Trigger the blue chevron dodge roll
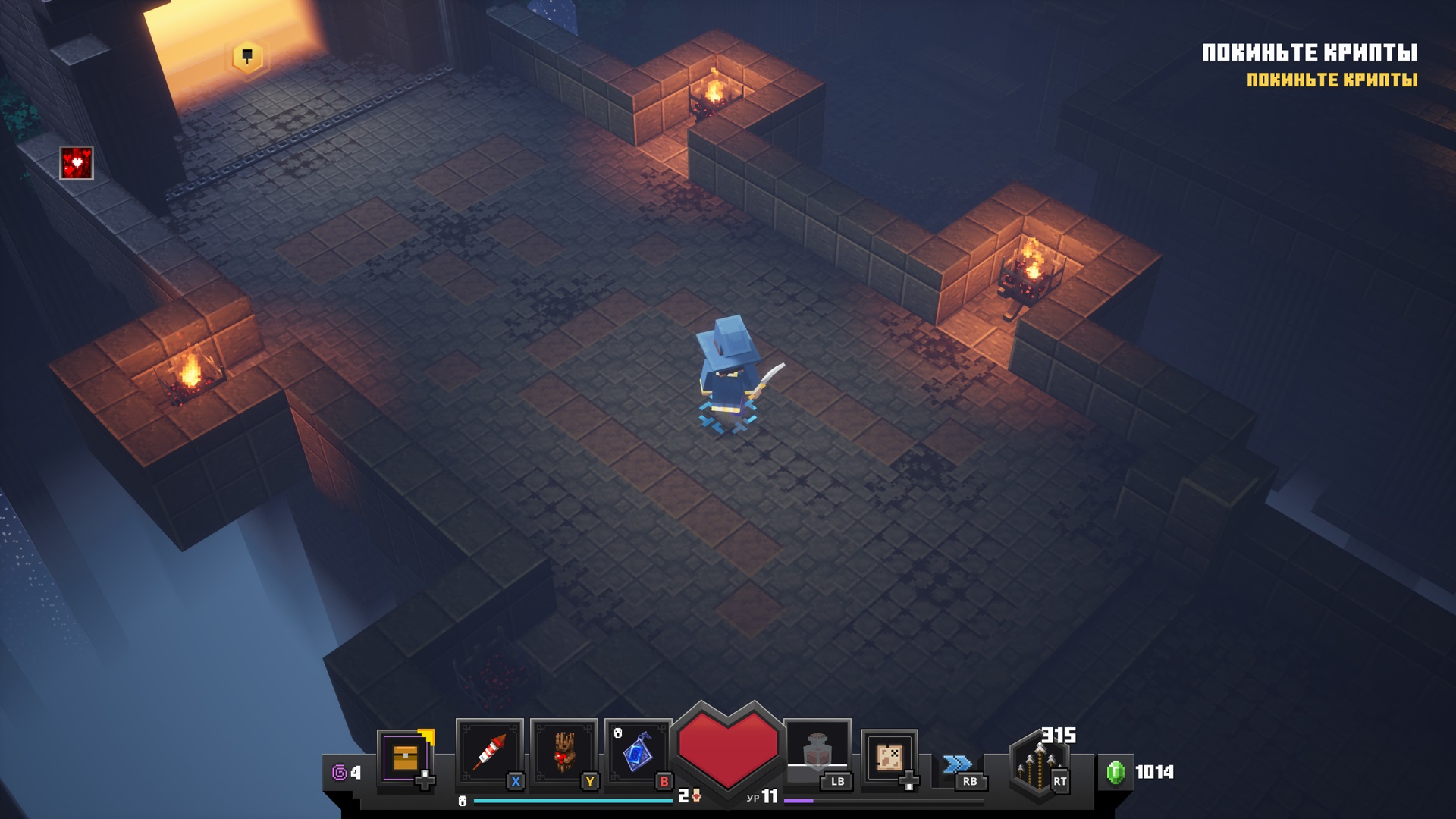Screen dimensions: 1456x819 coord(958,764)
